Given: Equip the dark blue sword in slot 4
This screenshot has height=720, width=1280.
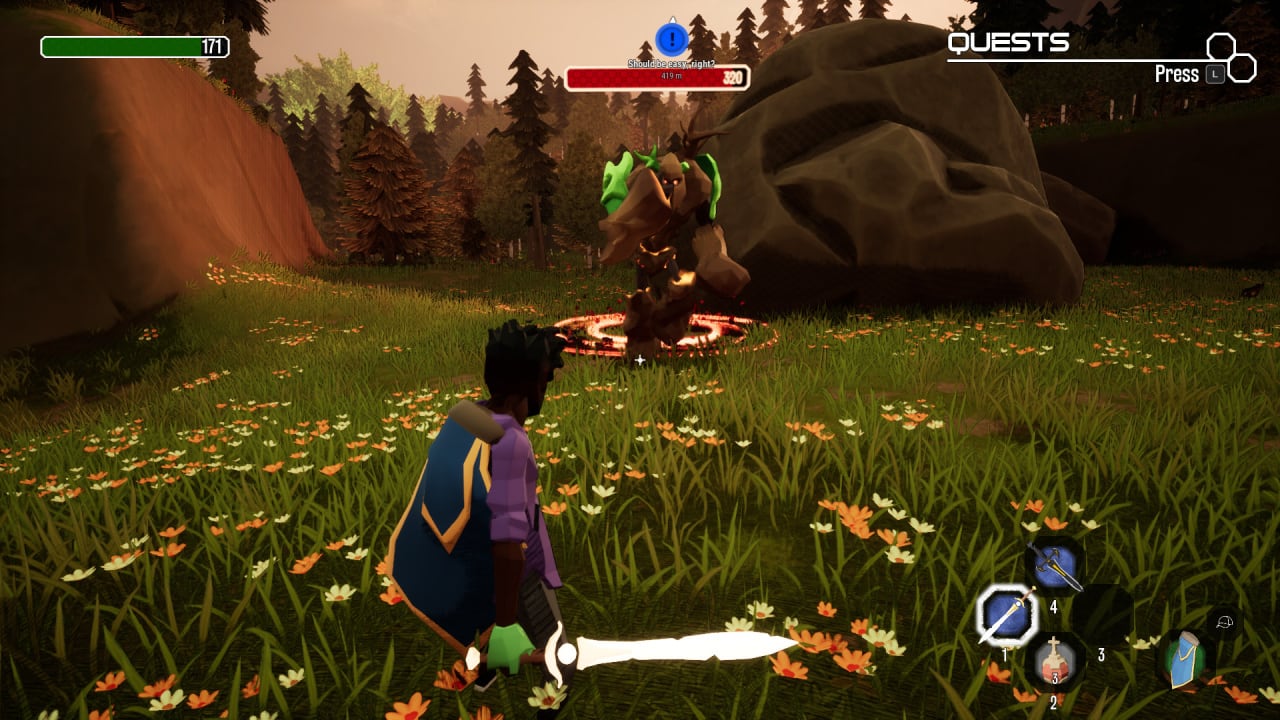Looking at the screenshot, I should pyautogui.click(x=1054, y=567).
